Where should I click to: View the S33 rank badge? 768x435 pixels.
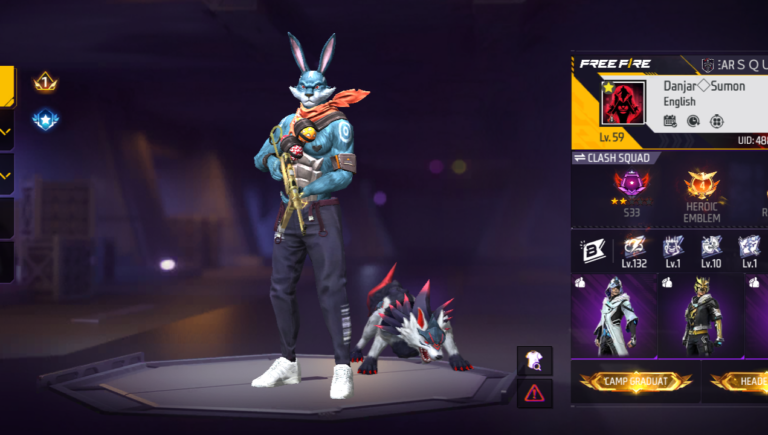(x=633, y=187)
